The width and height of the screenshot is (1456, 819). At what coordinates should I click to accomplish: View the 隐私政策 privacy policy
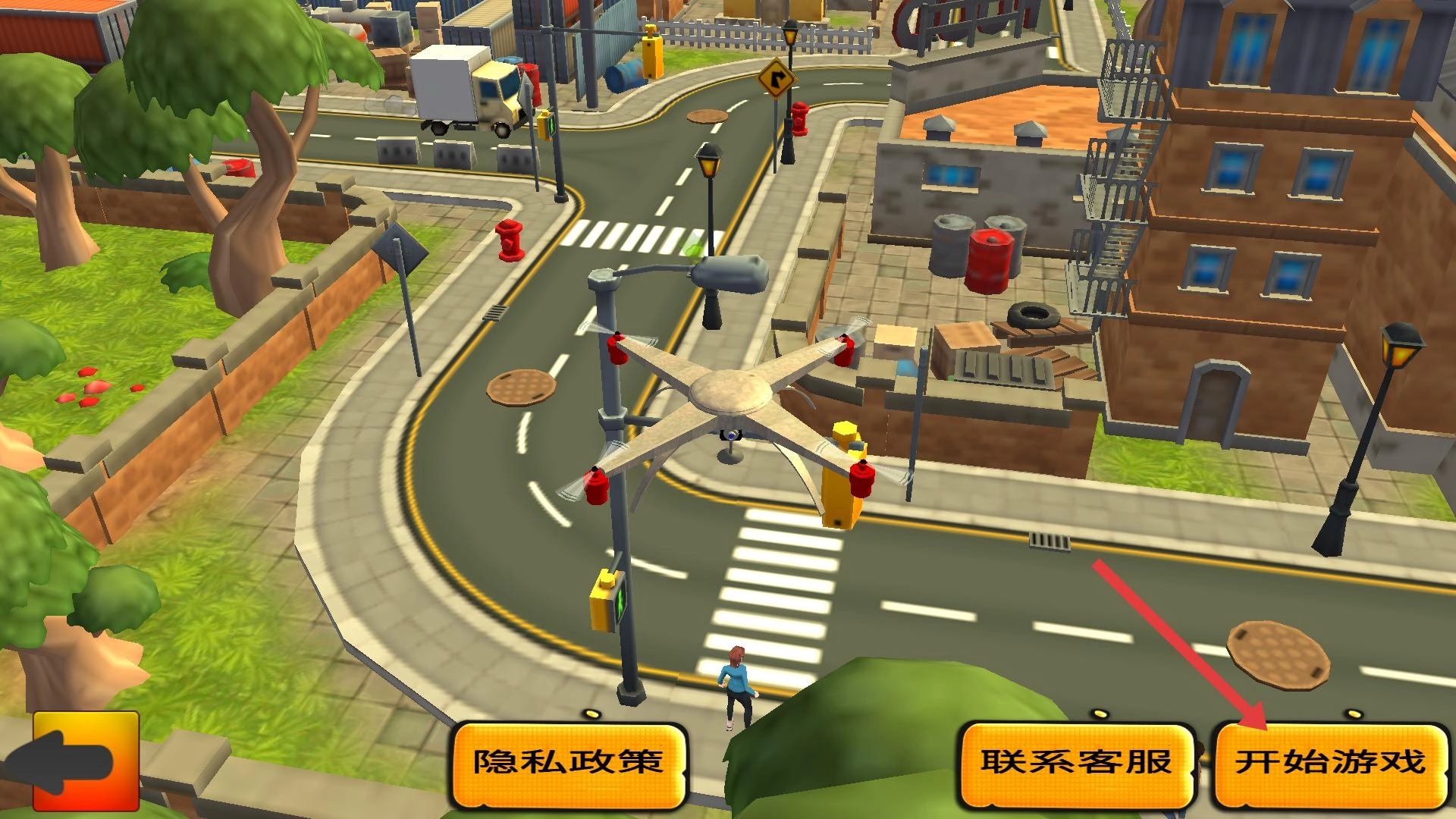(569, 763)
